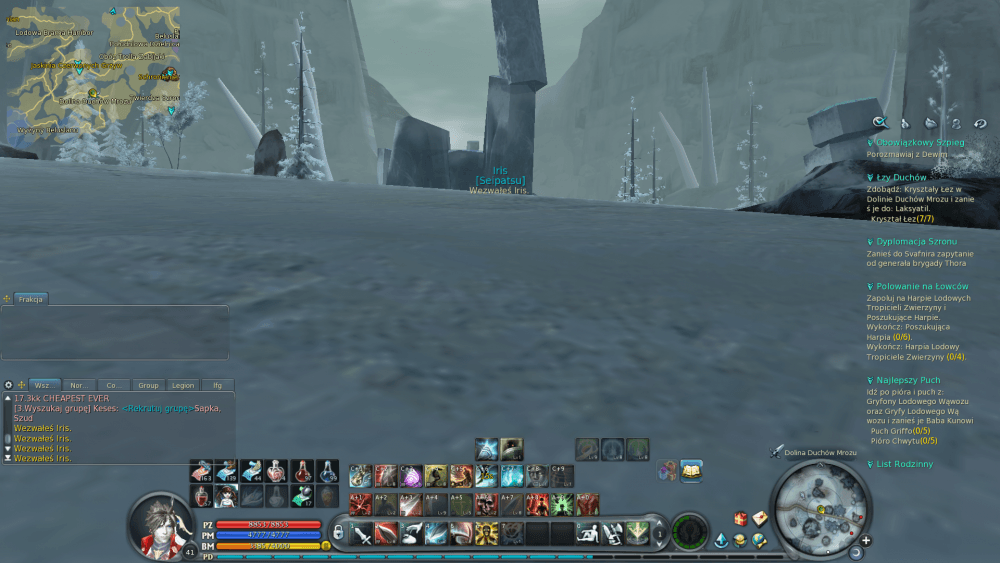Select the Frakcja chat tab
This screenshot has width=1000, height=563.
tap(30, 299)
